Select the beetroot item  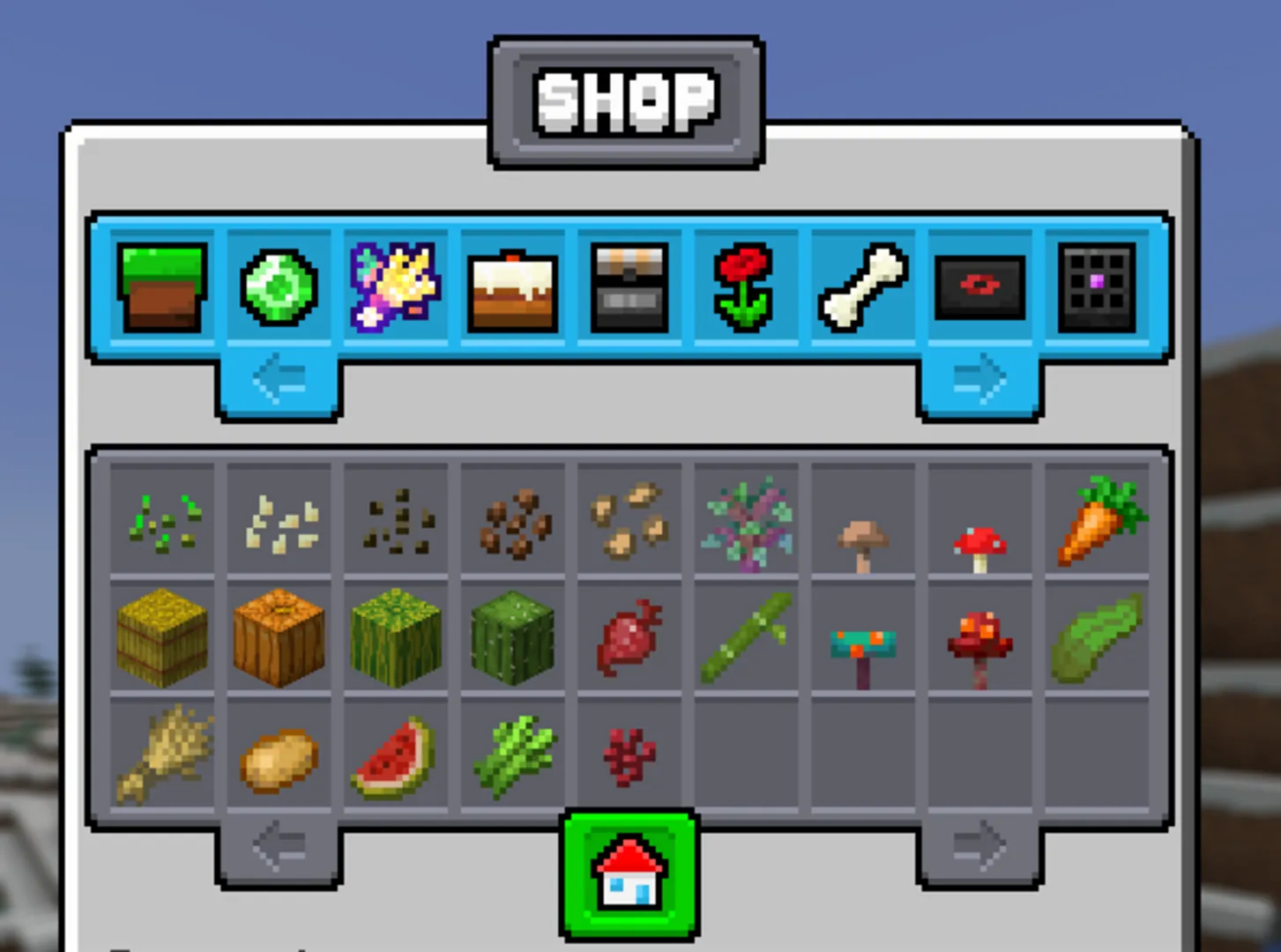coord(629,637)
